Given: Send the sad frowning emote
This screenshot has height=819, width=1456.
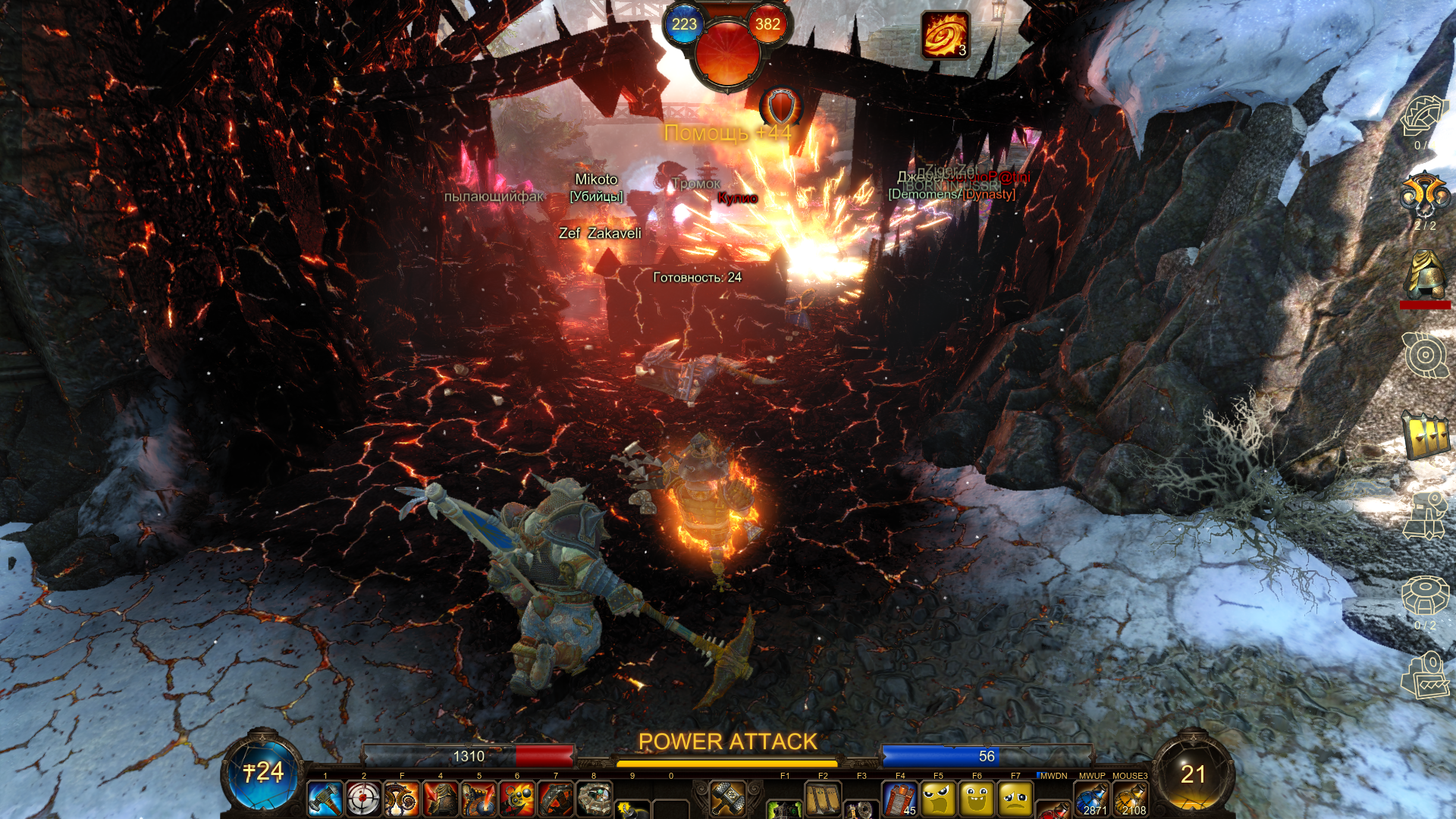Looking at the screenshot, I should click(x=1015, y=799).
